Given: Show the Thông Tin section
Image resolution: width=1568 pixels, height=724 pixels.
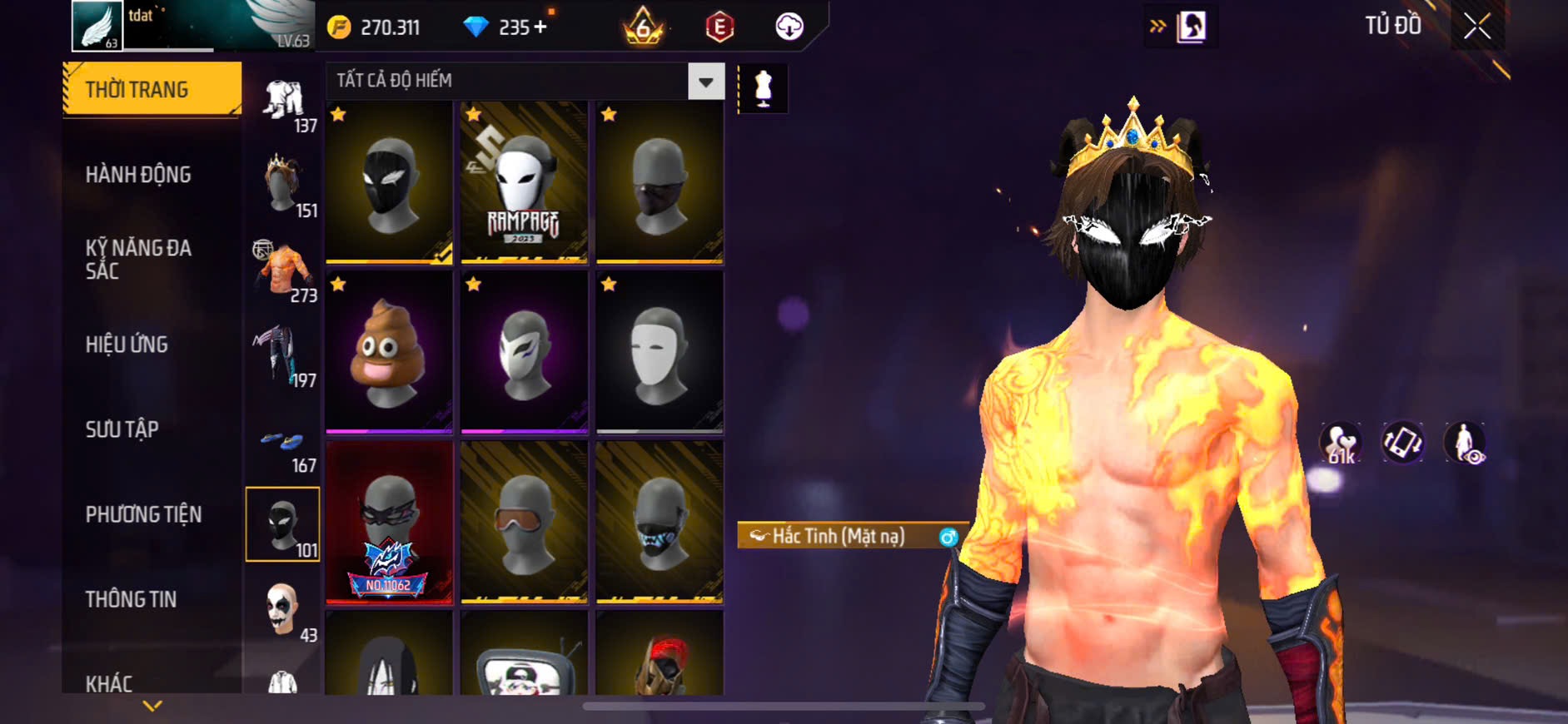Looking at the screenshot, I should 131,599.
